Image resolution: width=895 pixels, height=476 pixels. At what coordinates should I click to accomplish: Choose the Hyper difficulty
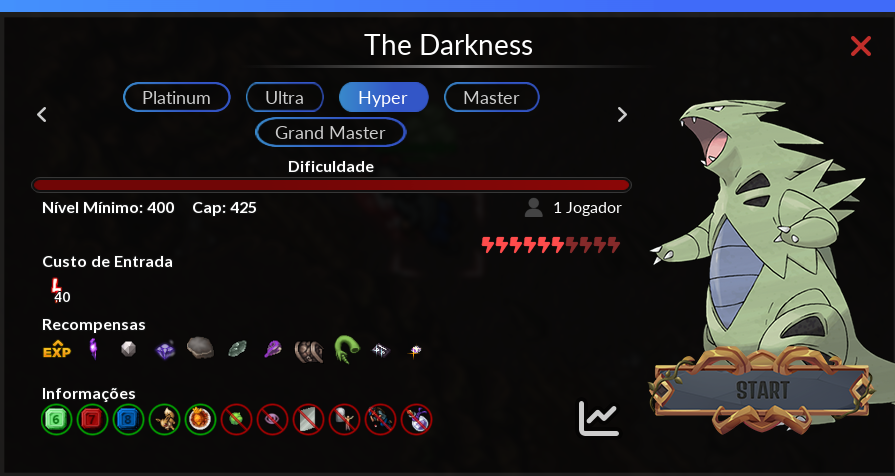pyautogui.click(x=383, y=97)
